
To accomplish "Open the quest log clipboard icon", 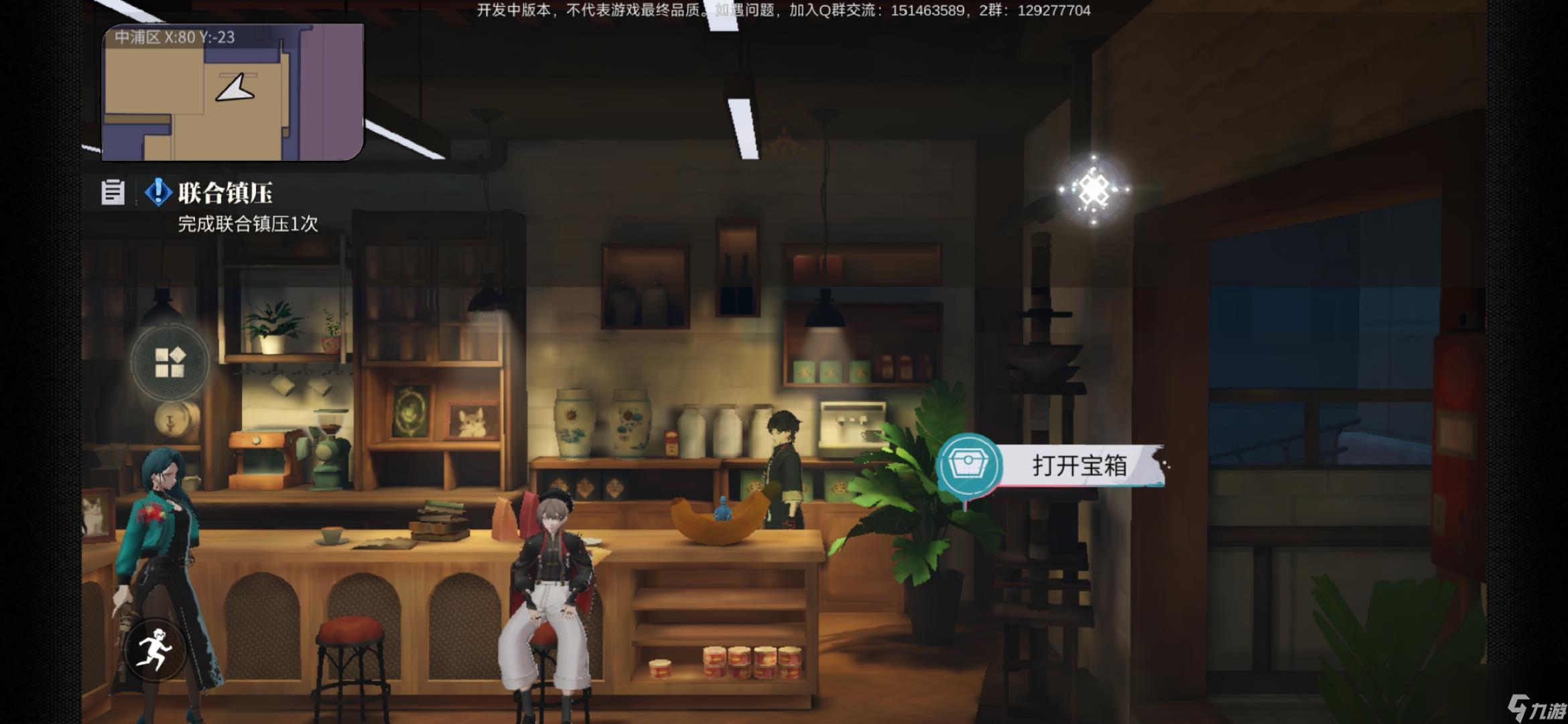I will coord(113,194).
